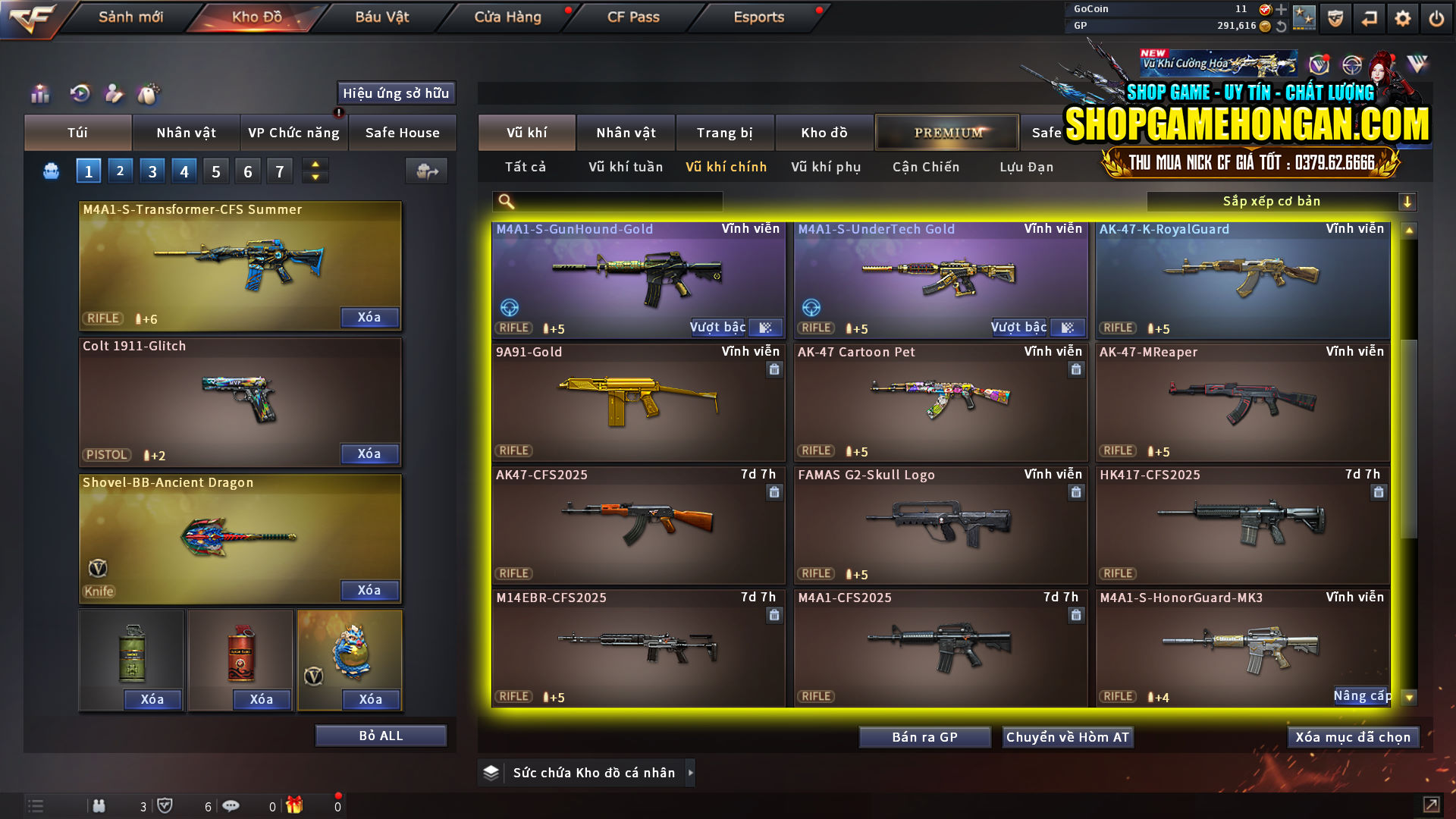The height and width of the screenshot is (819, 1456).
Task: Mark FAMAS G2-Skull Logo for deletion
Action: pyautogui.click(x=1076, y=492)
